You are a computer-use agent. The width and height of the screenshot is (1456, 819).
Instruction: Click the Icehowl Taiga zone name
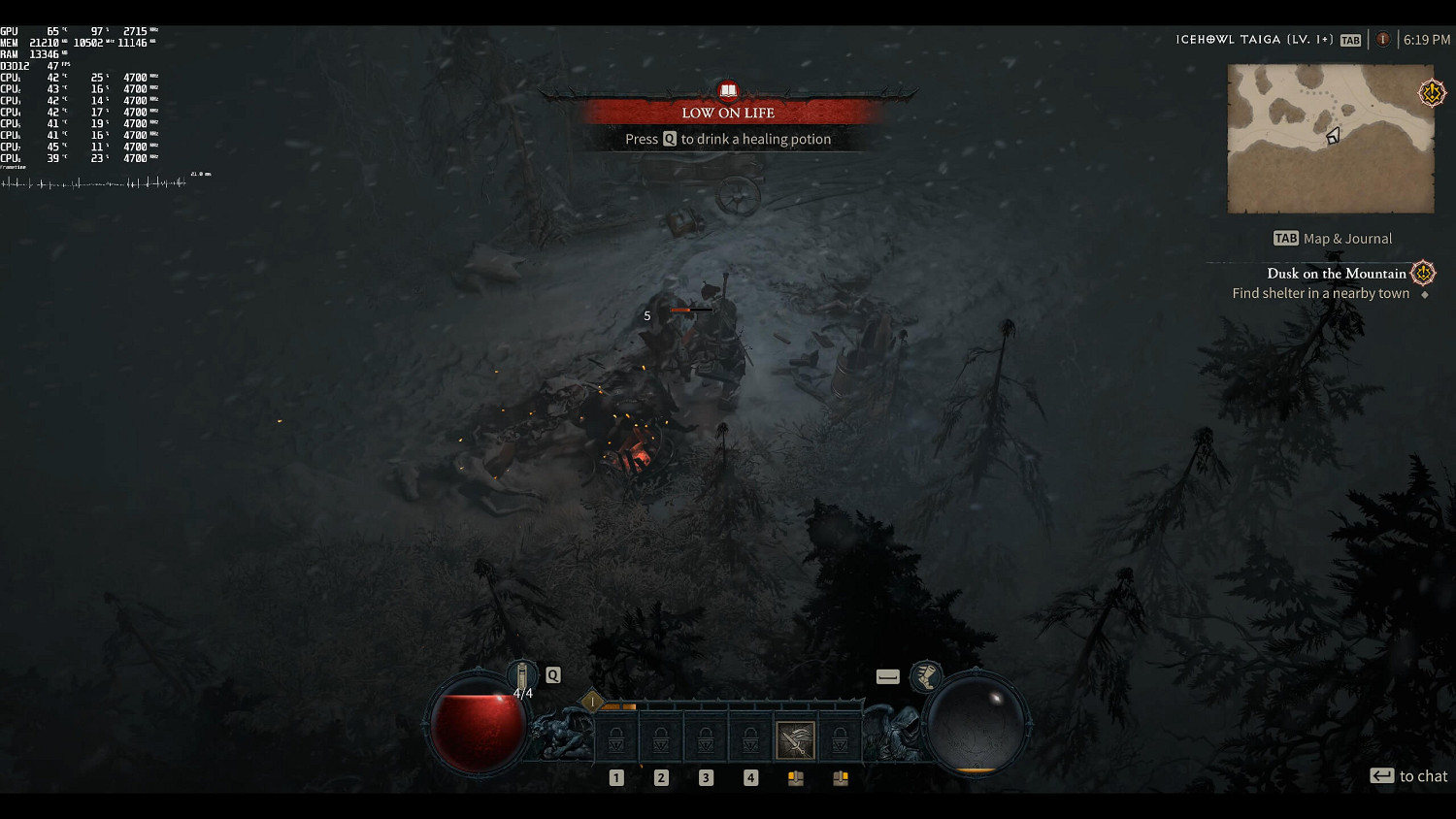pyautogui.click(x=1254, y=40)
